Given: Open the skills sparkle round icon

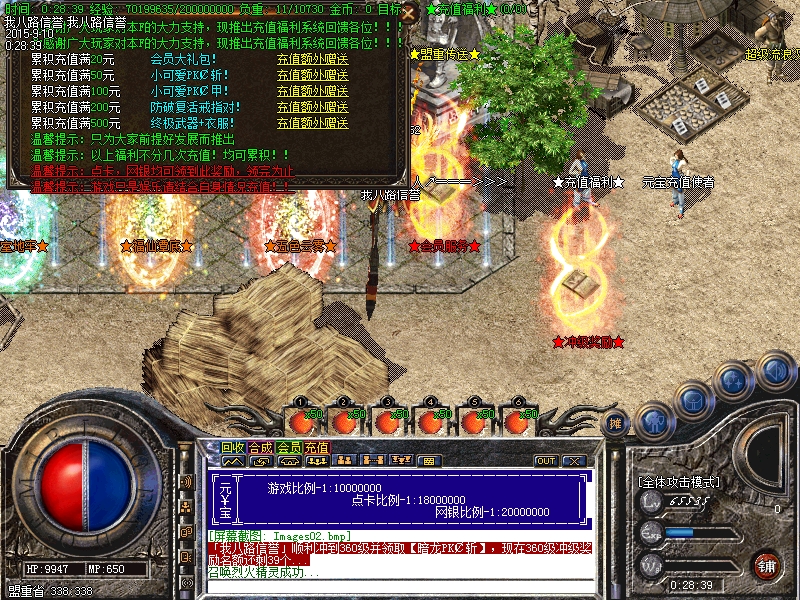Looking at the screenshot, I should click(x=735, y=380).
